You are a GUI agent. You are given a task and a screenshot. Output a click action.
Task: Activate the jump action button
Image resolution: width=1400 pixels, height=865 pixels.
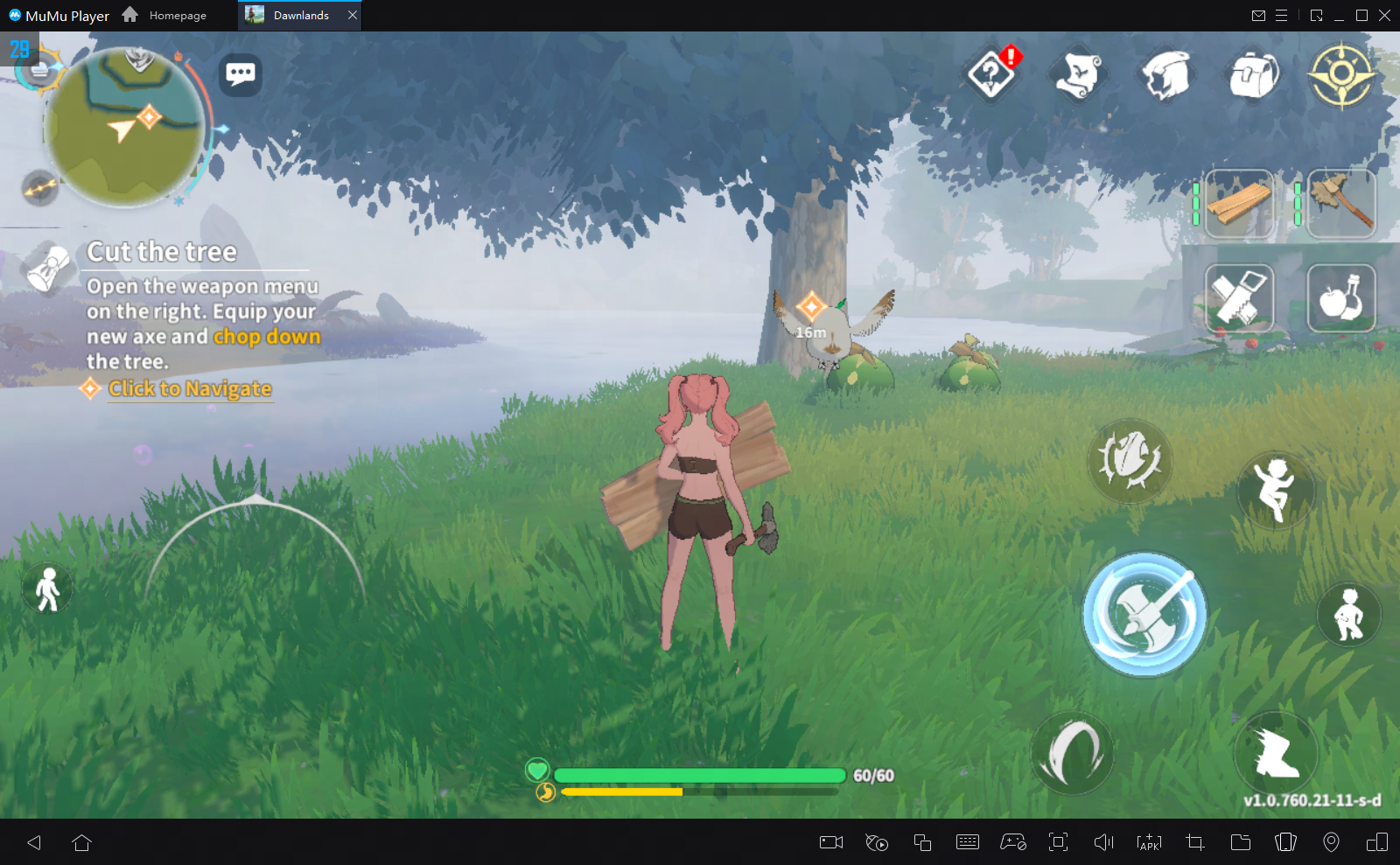[1275, 489]
